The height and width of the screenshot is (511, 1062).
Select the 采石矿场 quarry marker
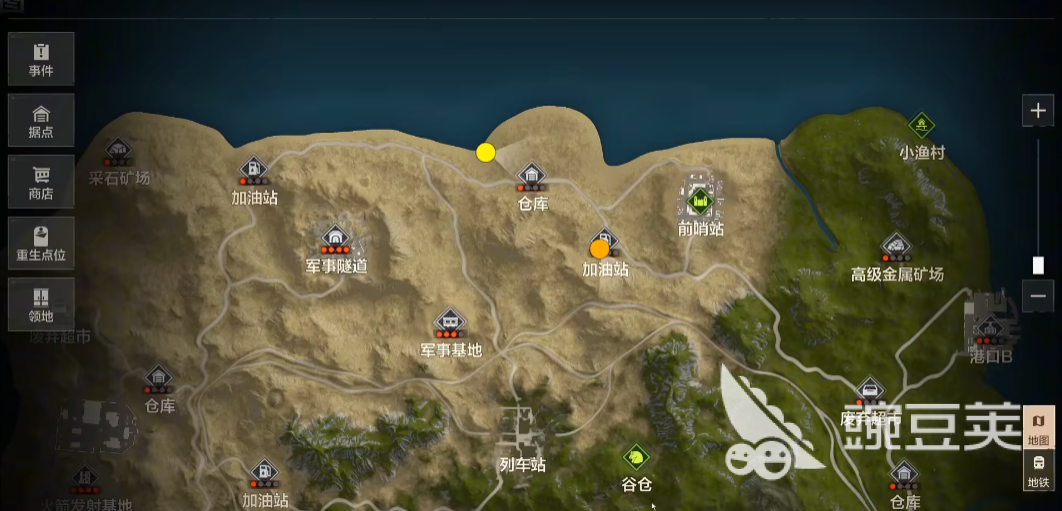point(118,152)
